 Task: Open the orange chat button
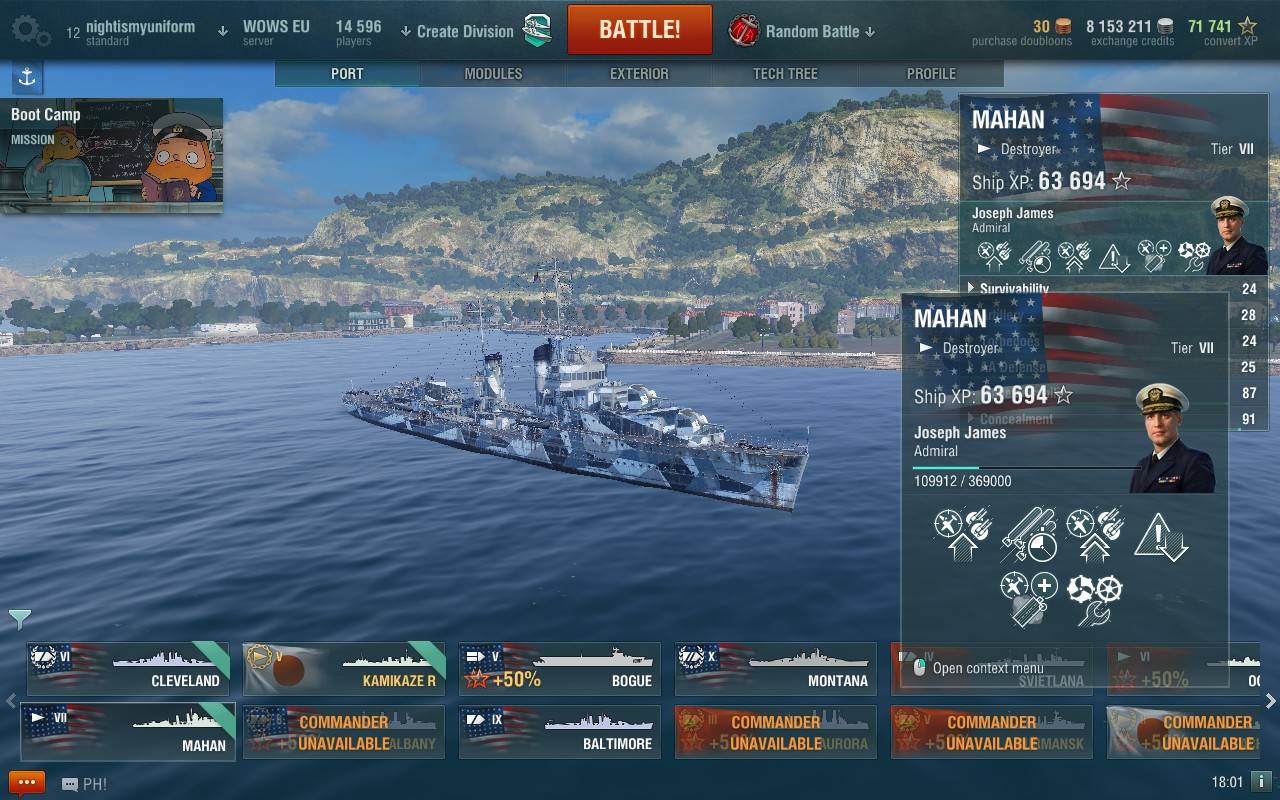click(27, 783)
